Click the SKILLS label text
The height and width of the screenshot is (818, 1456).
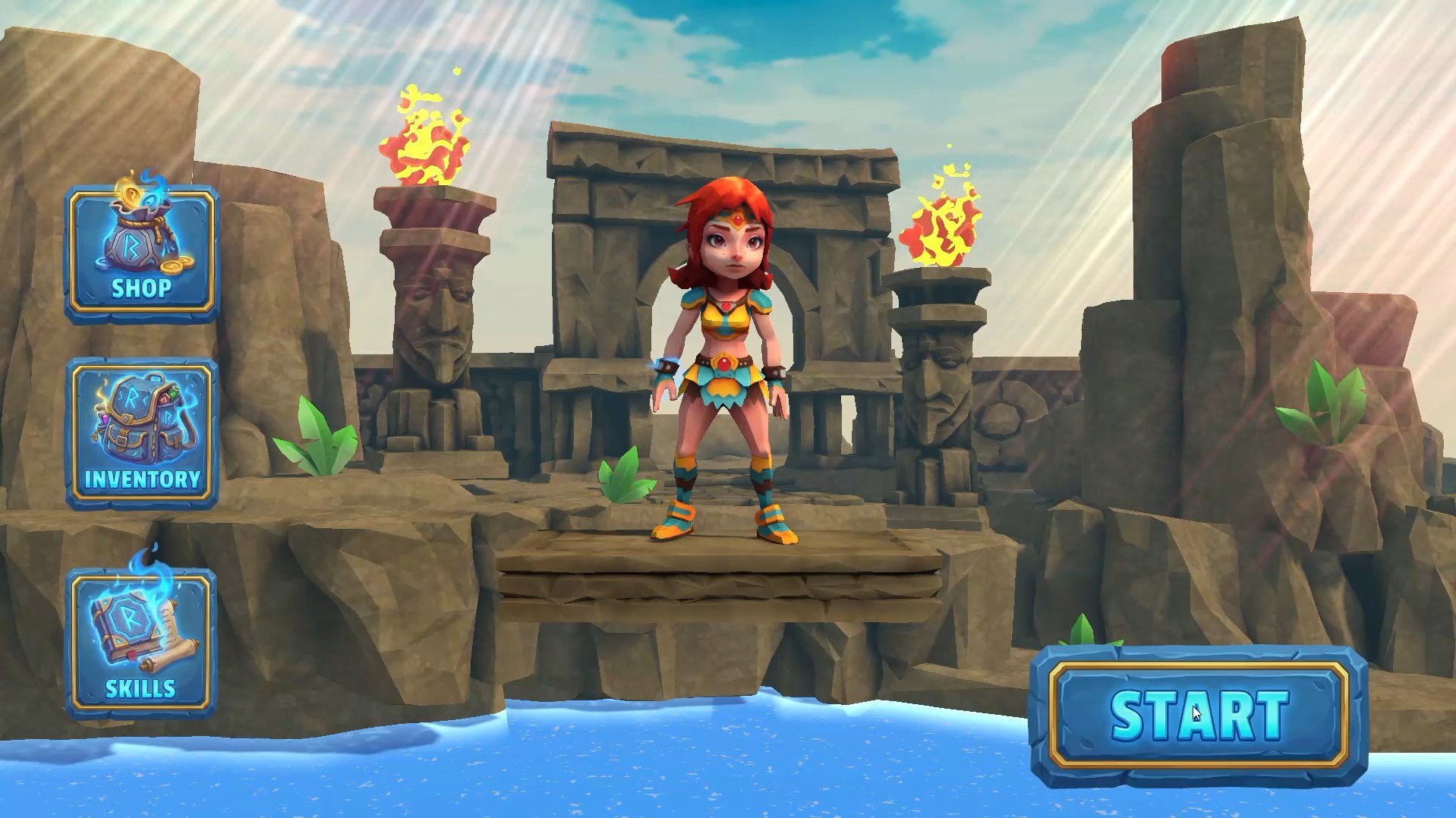pyautogui.click(x=139, y=690)
